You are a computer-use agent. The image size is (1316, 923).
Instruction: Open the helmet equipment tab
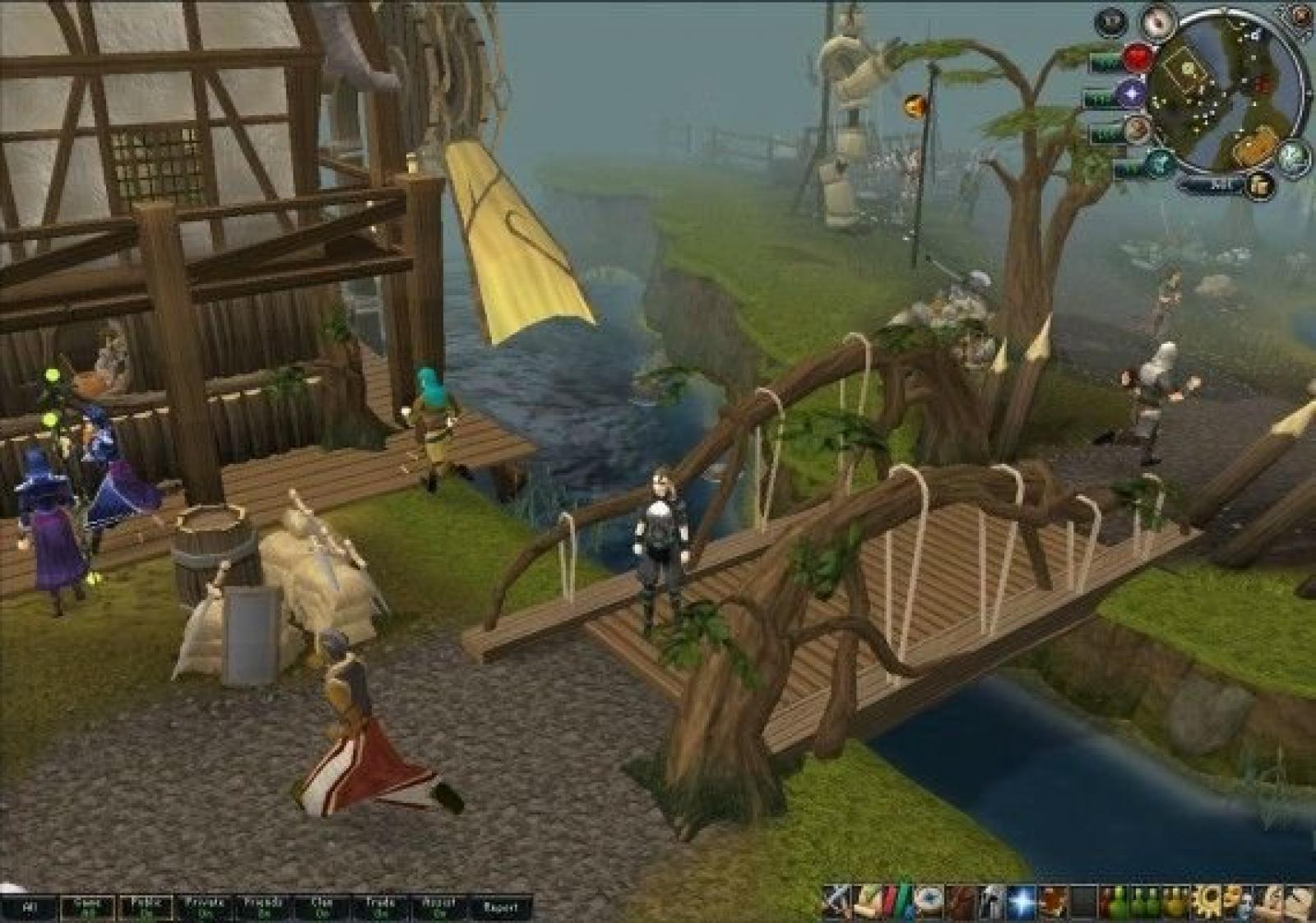coord(992,902)
